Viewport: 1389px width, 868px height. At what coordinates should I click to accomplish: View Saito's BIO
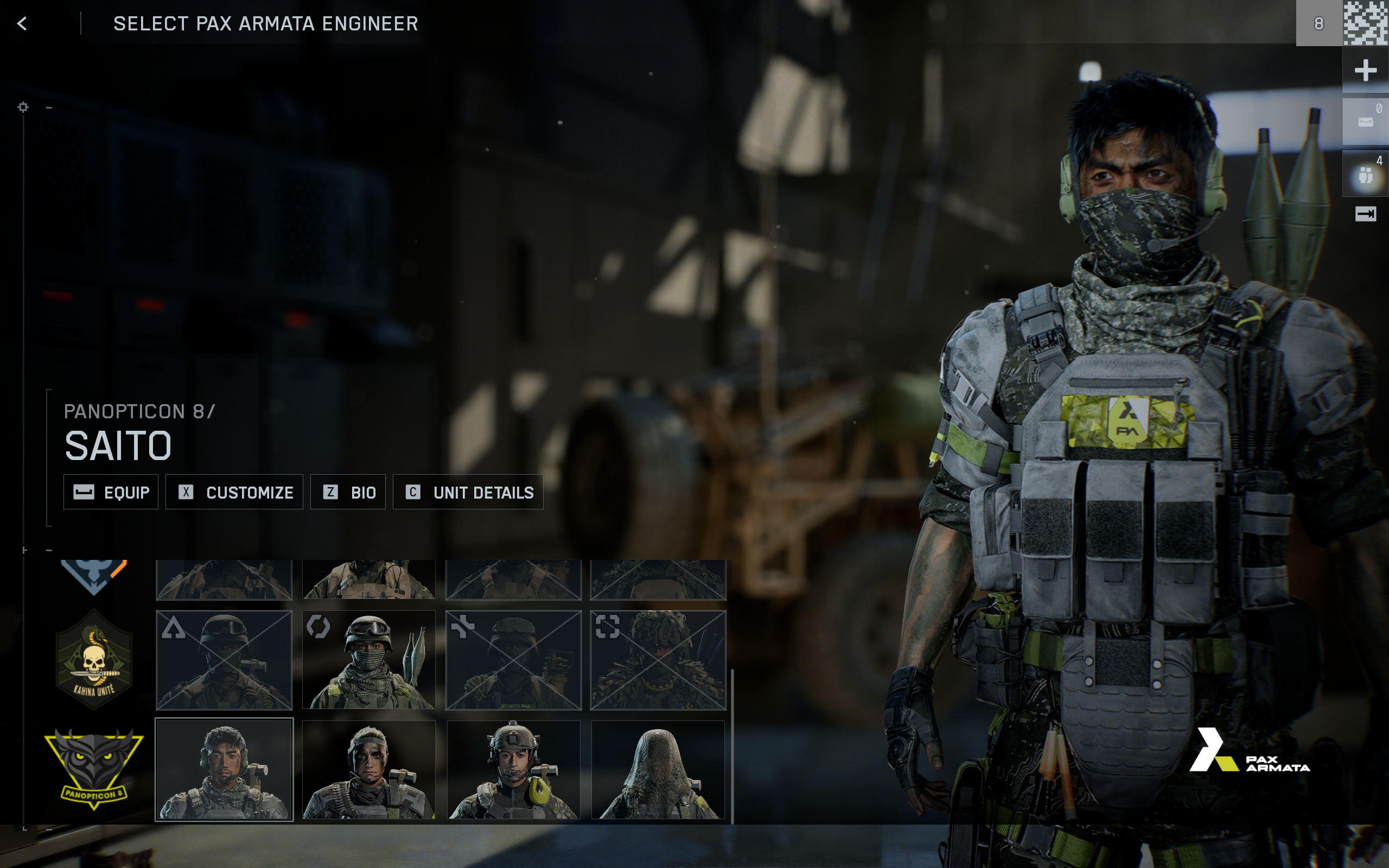coord(348,492)
